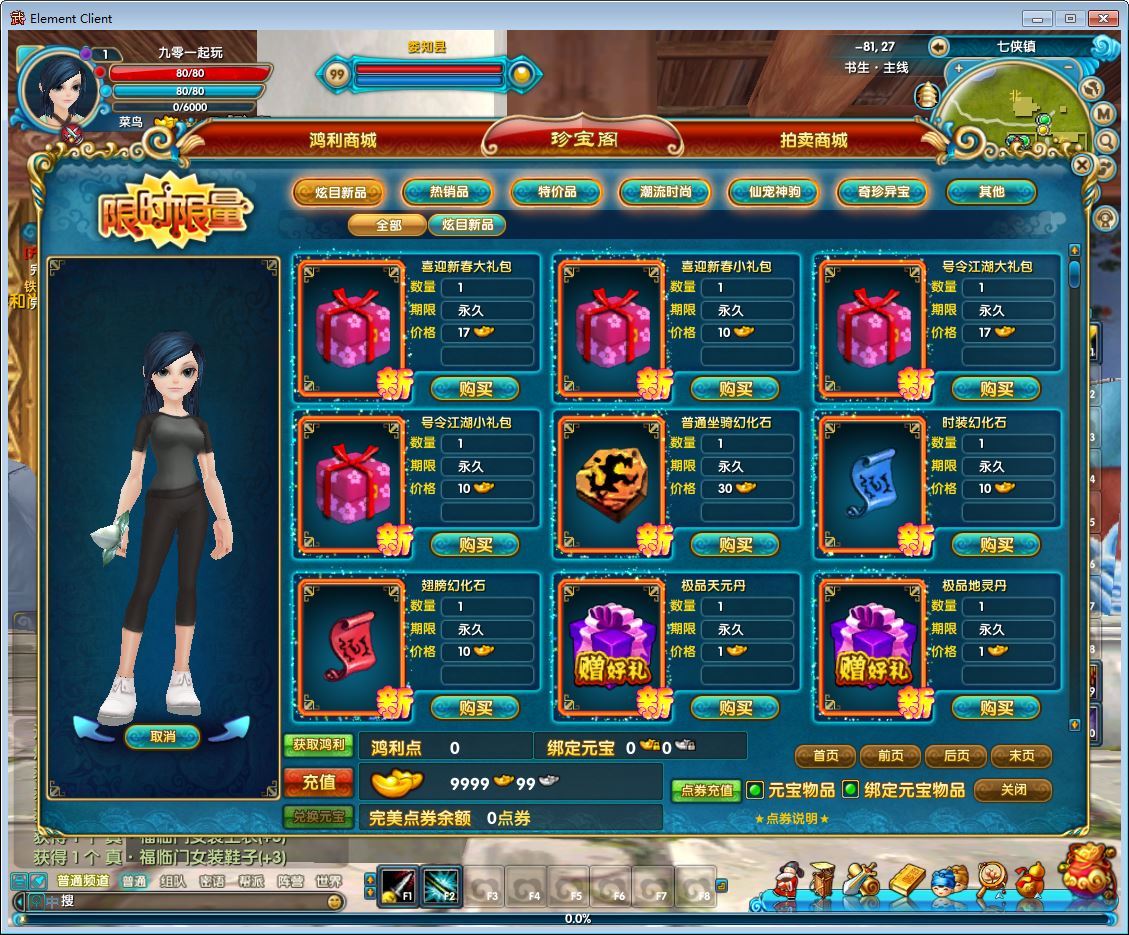The width and height of the screenshot is (1129, 935).
Task: Switch to the 鸿利商城 shop tab
Action: tap(343, 141)
